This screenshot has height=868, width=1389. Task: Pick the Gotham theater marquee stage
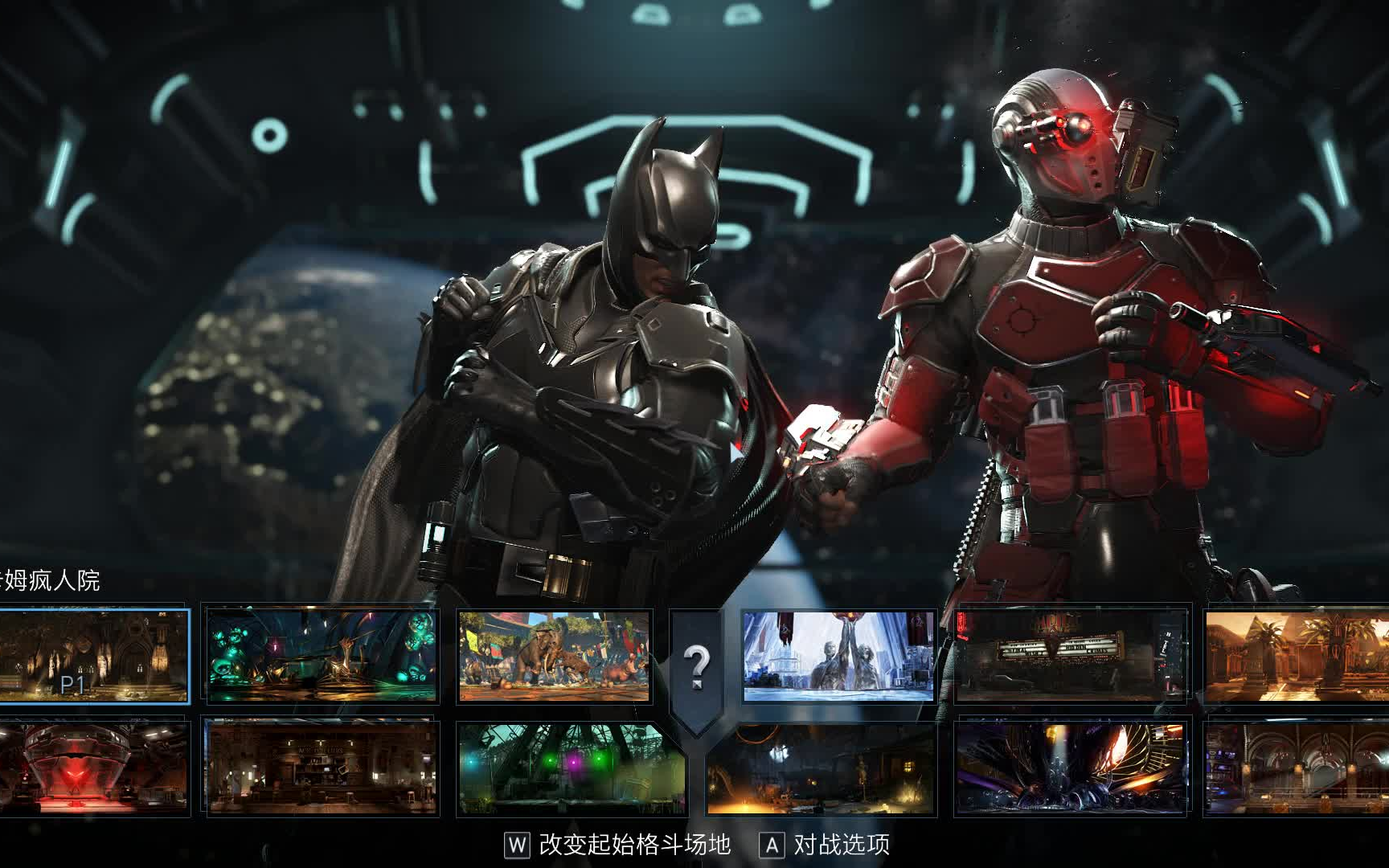tap(1061, 655)
